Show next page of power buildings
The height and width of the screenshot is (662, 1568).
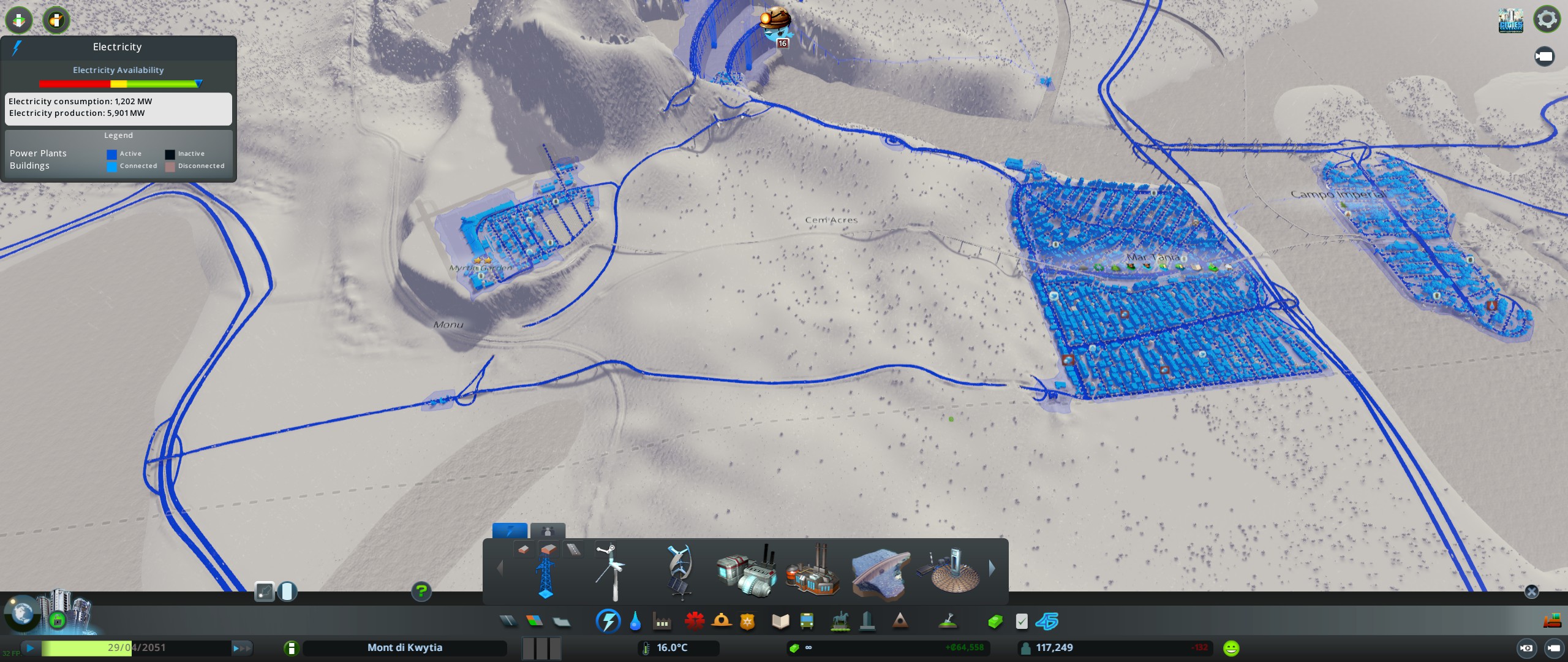click(992, 569)
